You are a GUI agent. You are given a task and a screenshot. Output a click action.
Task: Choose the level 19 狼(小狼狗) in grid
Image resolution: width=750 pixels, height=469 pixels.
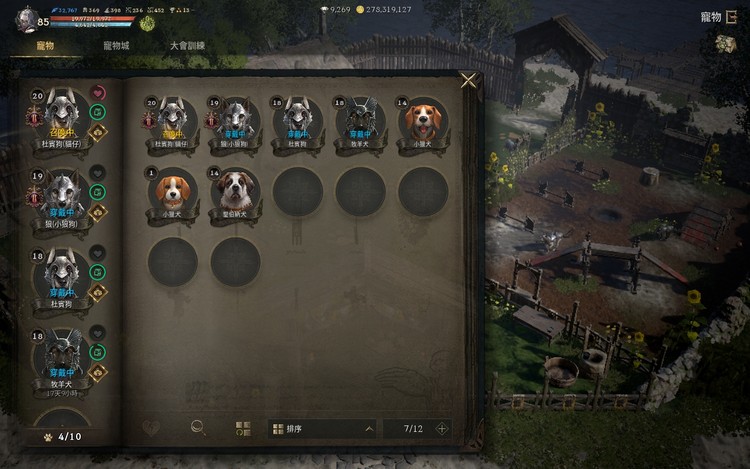point(236,119)
